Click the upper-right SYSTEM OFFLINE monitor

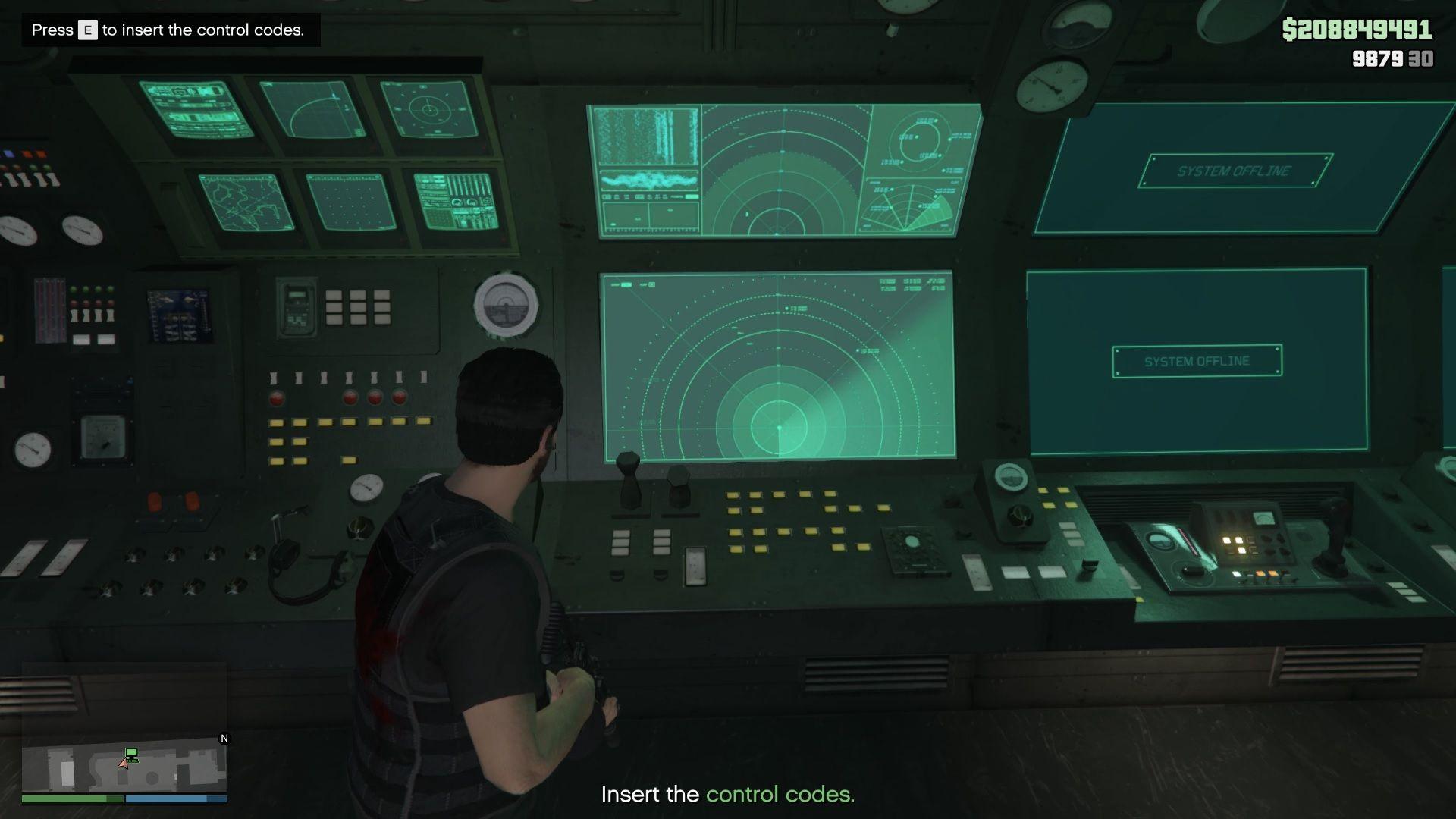tap(1232, 171)
